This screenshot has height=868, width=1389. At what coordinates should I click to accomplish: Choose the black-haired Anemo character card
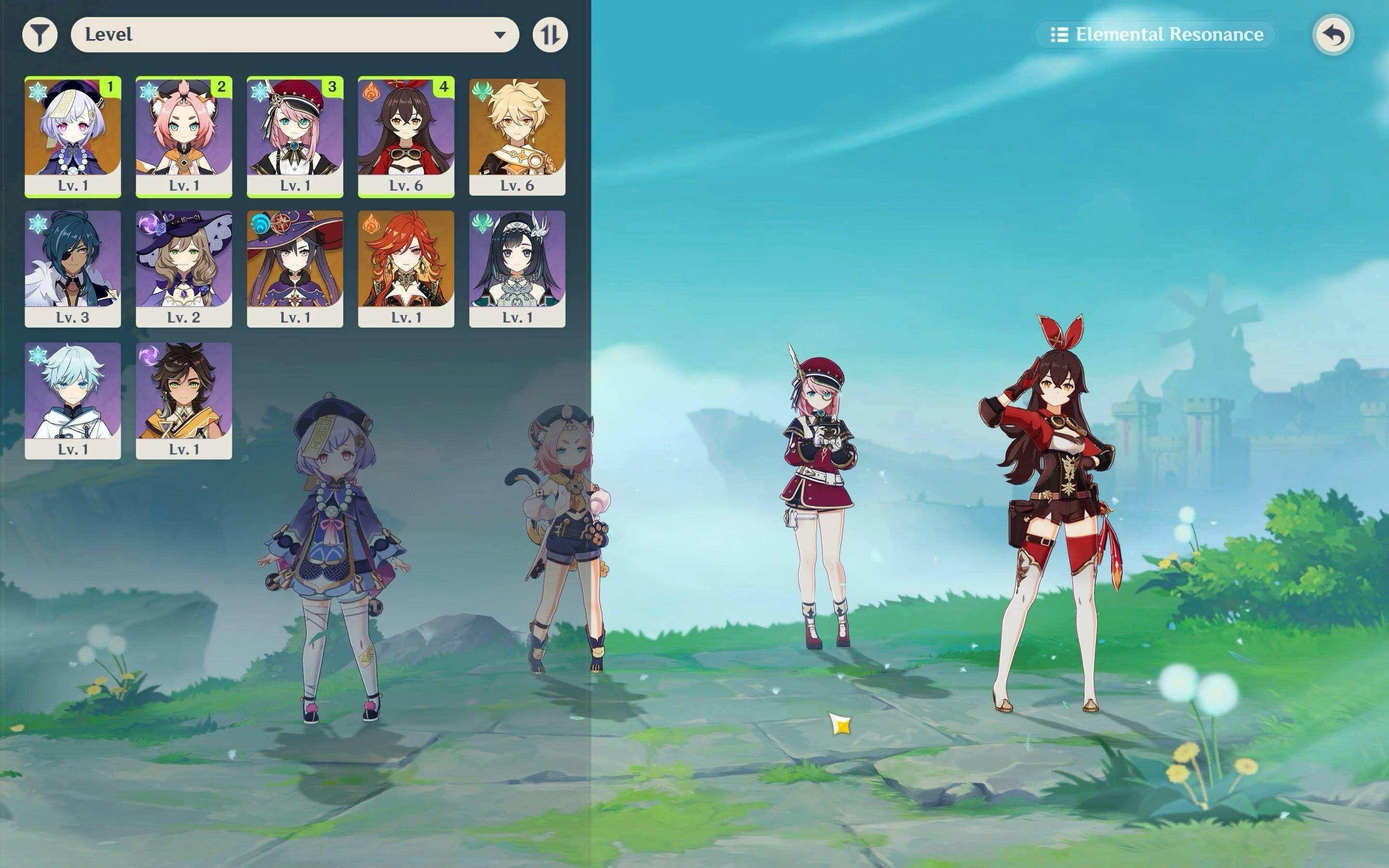[517, 269]
